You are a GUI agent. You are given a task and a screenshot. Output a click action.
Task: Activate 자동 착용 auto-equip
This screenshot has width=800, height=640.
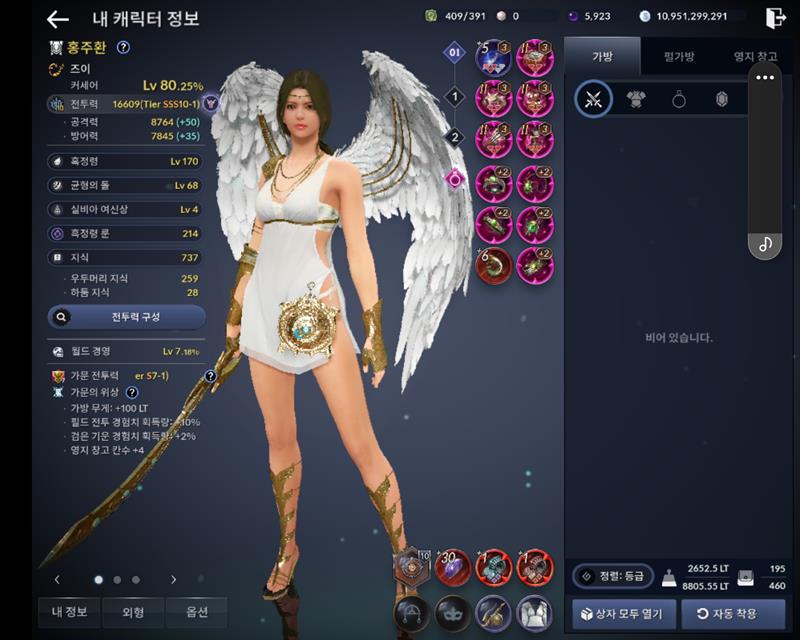732,613
